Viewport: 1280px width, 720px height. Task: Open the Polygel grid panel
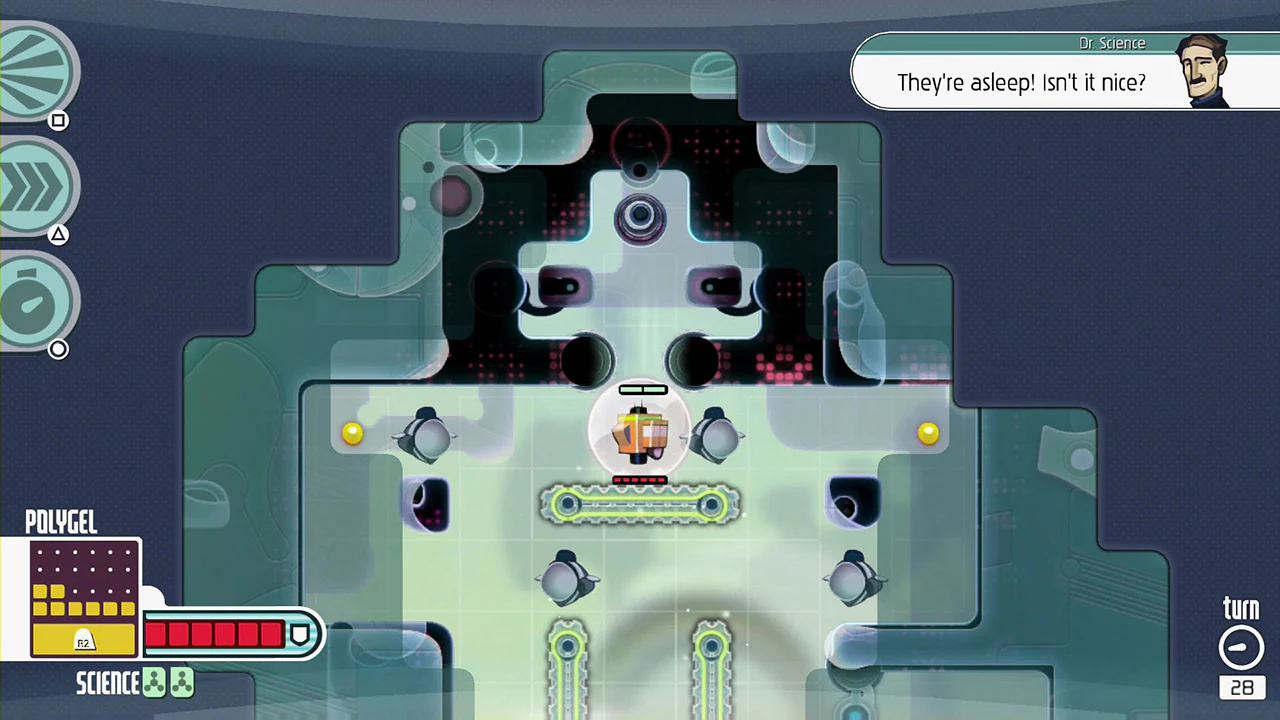click(x=85, y=595)
